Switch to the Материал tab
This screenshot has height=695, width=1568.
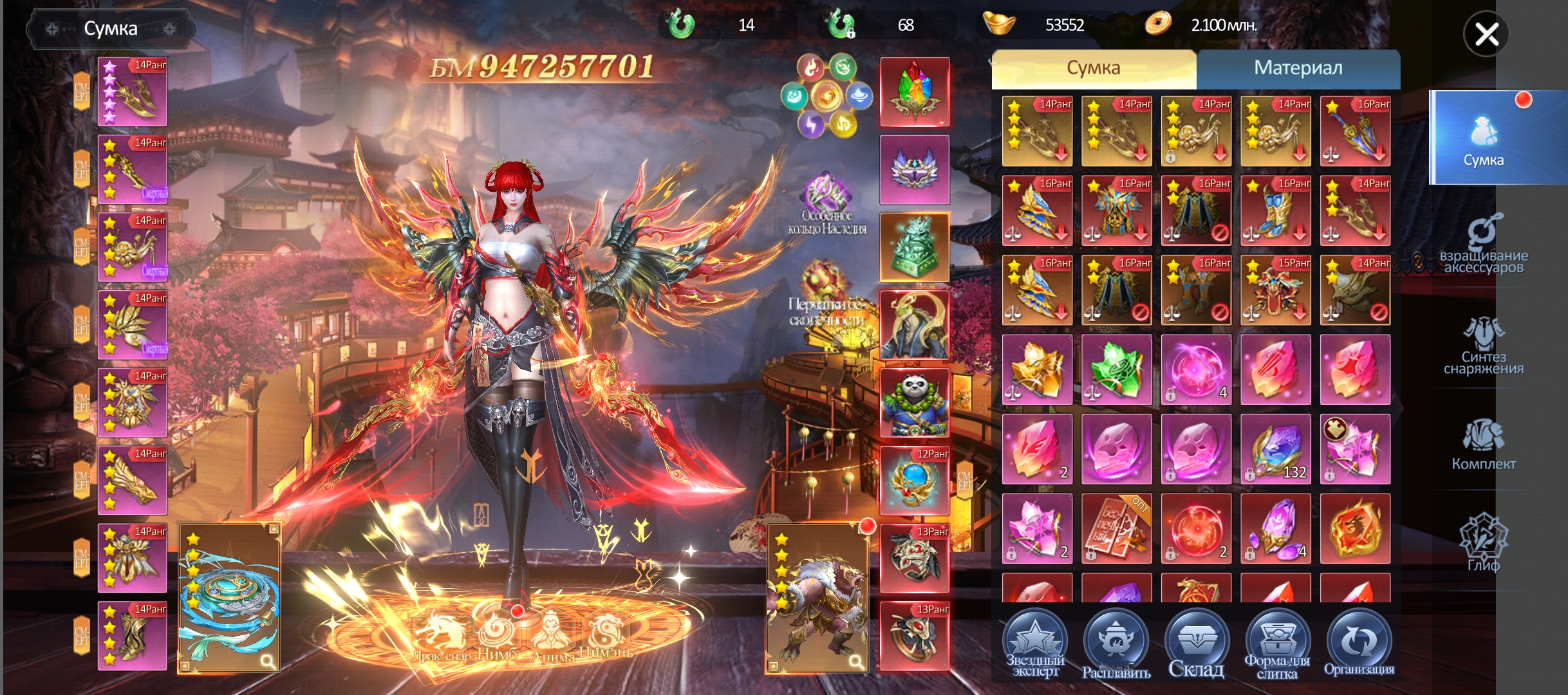[1298, 69]
